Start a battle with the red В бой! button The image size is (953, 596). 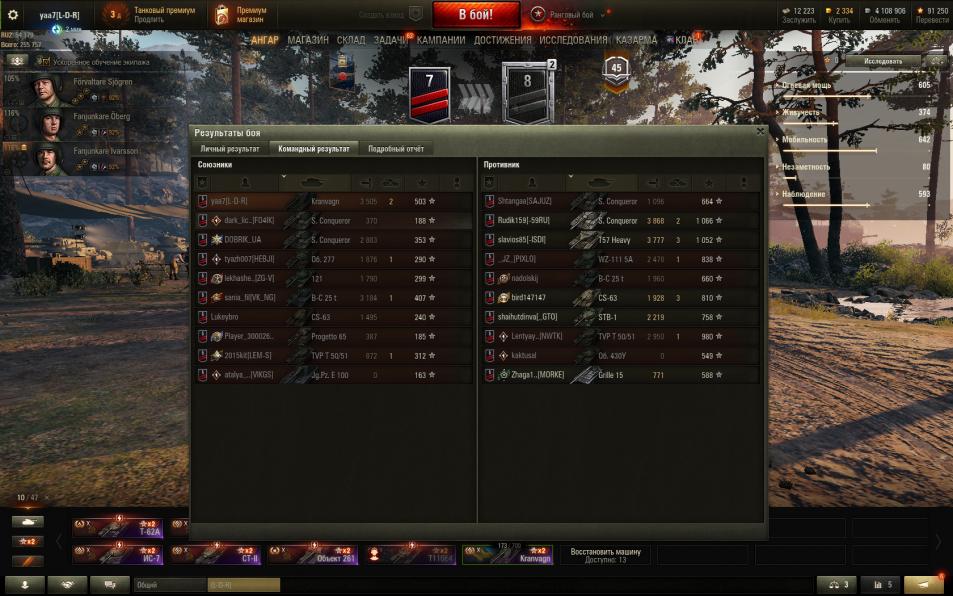[476, 15]
